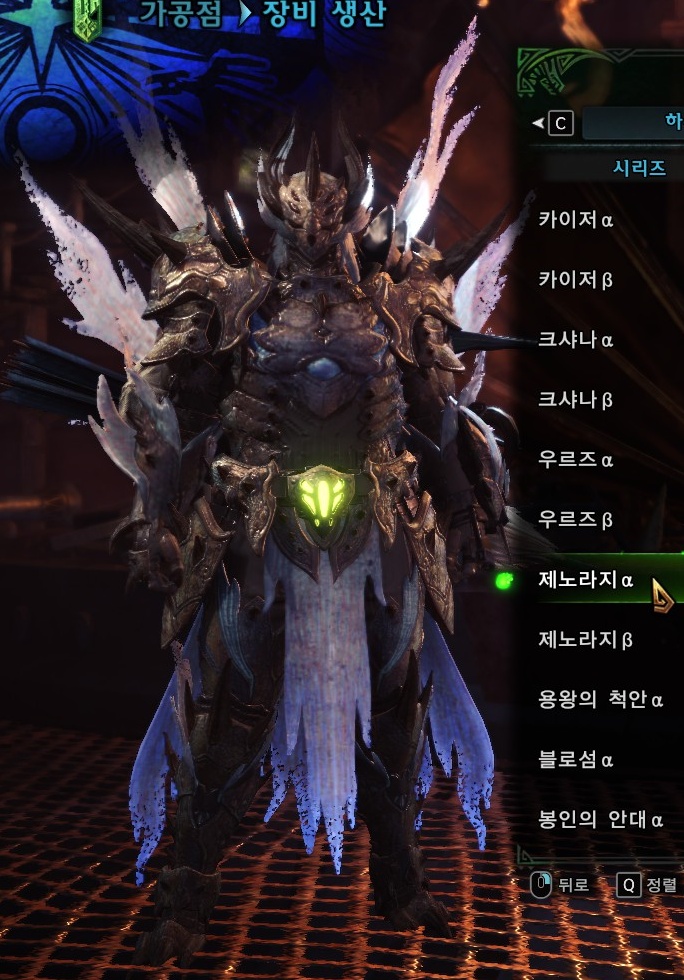This screenshot has height=980, width=684.
Task: Select the 카이저α armor series
Action: tap(576, 219)
